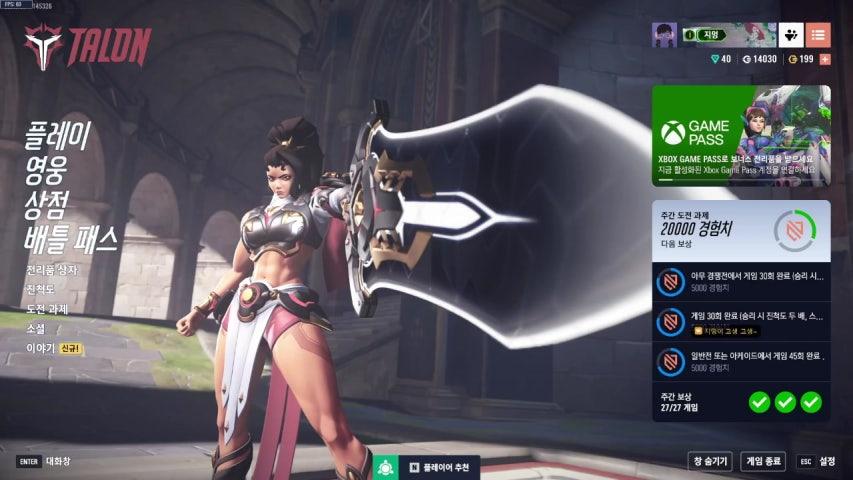Exit with the 게임 종료 button
The width and height of the screenshot is (853, 480).
click(763, 461)
